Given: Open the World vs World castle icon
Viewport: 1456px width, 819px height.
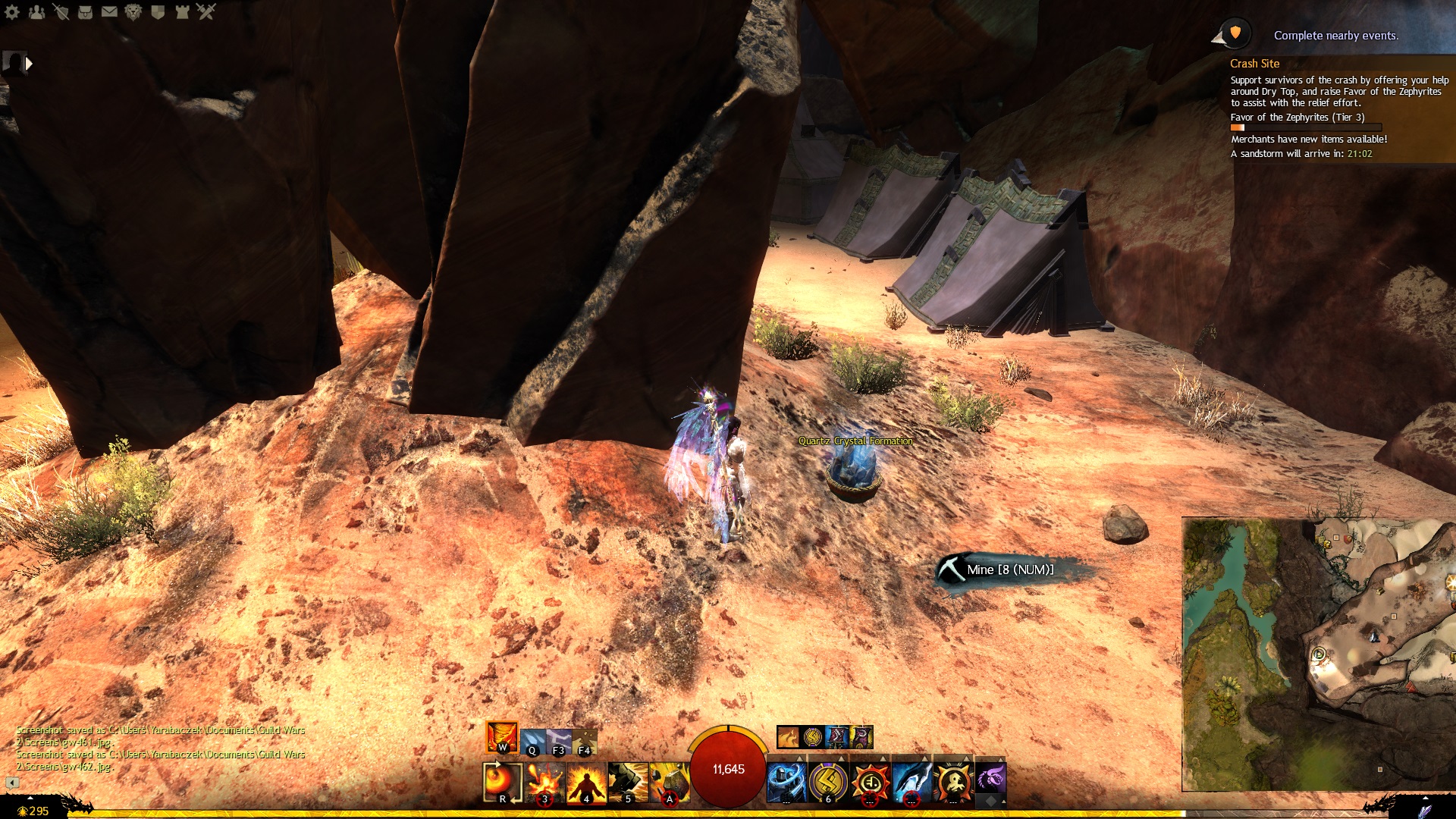Looking at the screenshot, I should tap(182, 11).
